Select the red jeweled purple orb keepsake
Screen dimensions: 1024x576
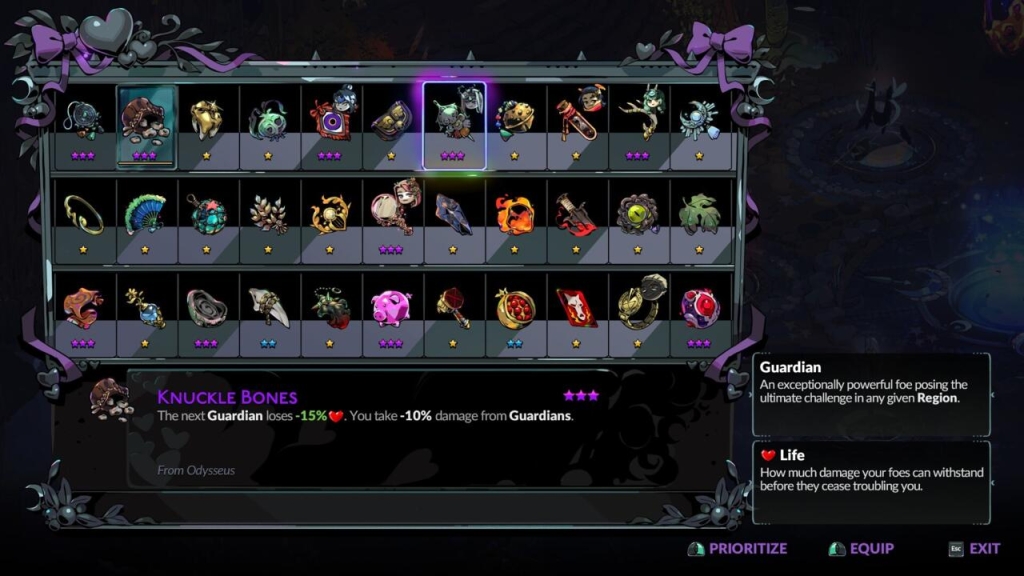tap(700, 309)
